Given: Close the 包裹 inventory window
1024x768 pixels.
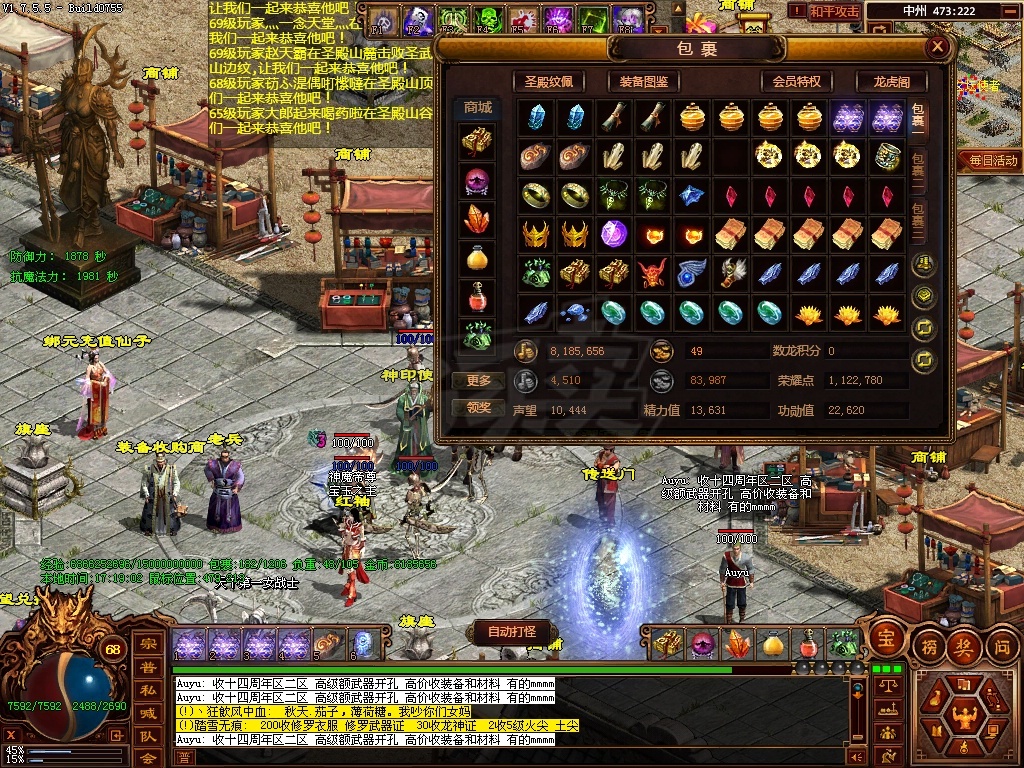Looking at the screenshot, I should tap(937, 47).
